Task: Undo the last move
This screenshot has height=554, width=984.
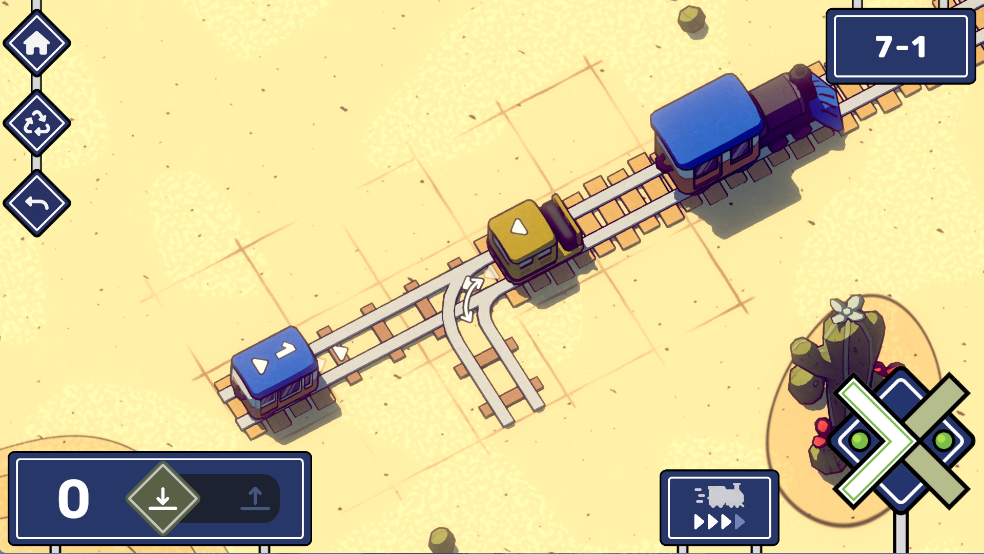Action: pyautogui.click(x=37, y=203)
